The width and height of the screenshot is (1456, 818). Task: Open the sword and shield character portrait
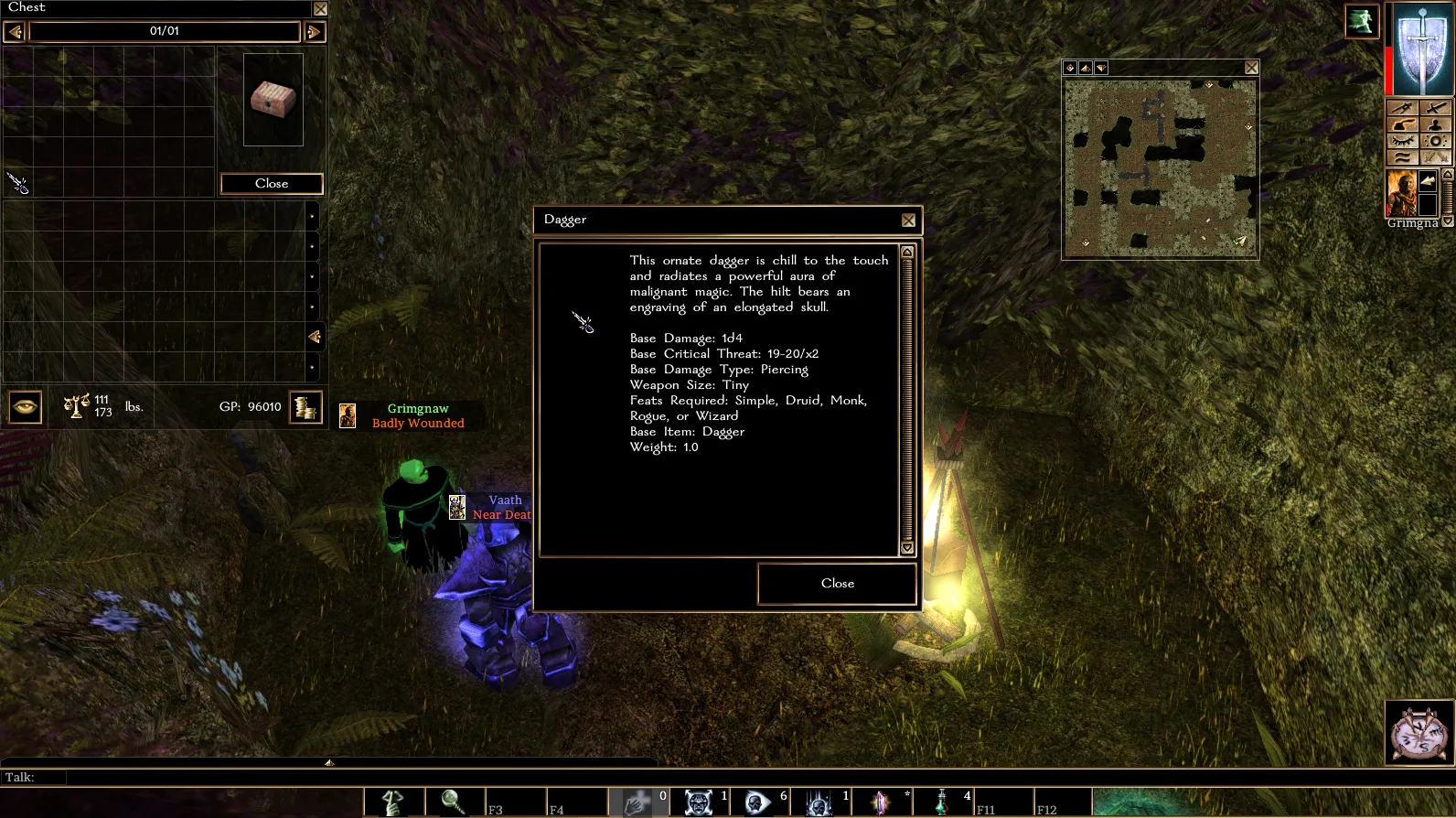click(x=1421, y=49)
